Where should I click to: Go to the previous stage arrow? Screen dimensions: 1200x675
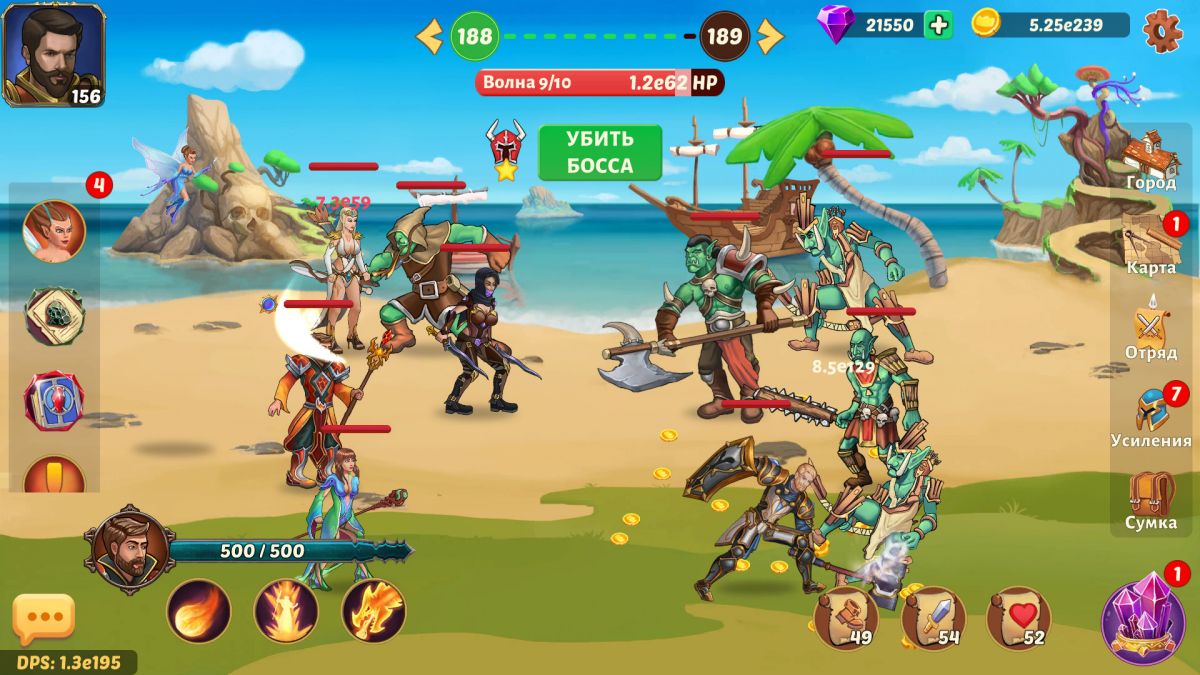(x=429, y=37)
